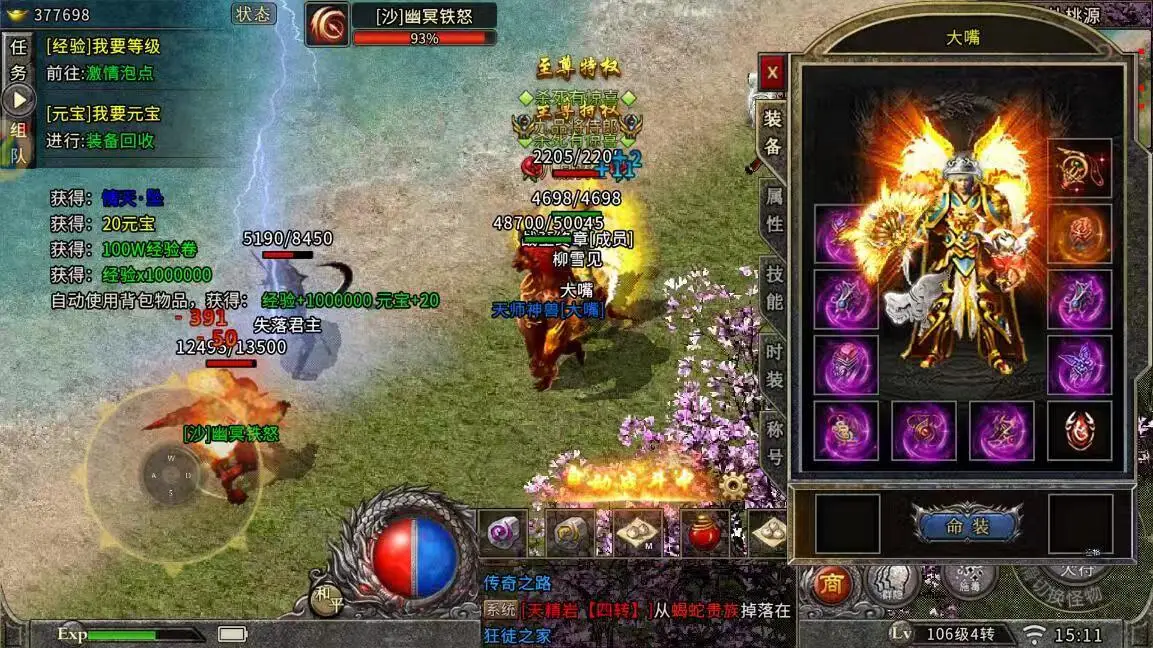Screen dimensions: 1153x648
Task: Select the 任务 quest tab
Action: pyautogui.click(x=18, y=59)
